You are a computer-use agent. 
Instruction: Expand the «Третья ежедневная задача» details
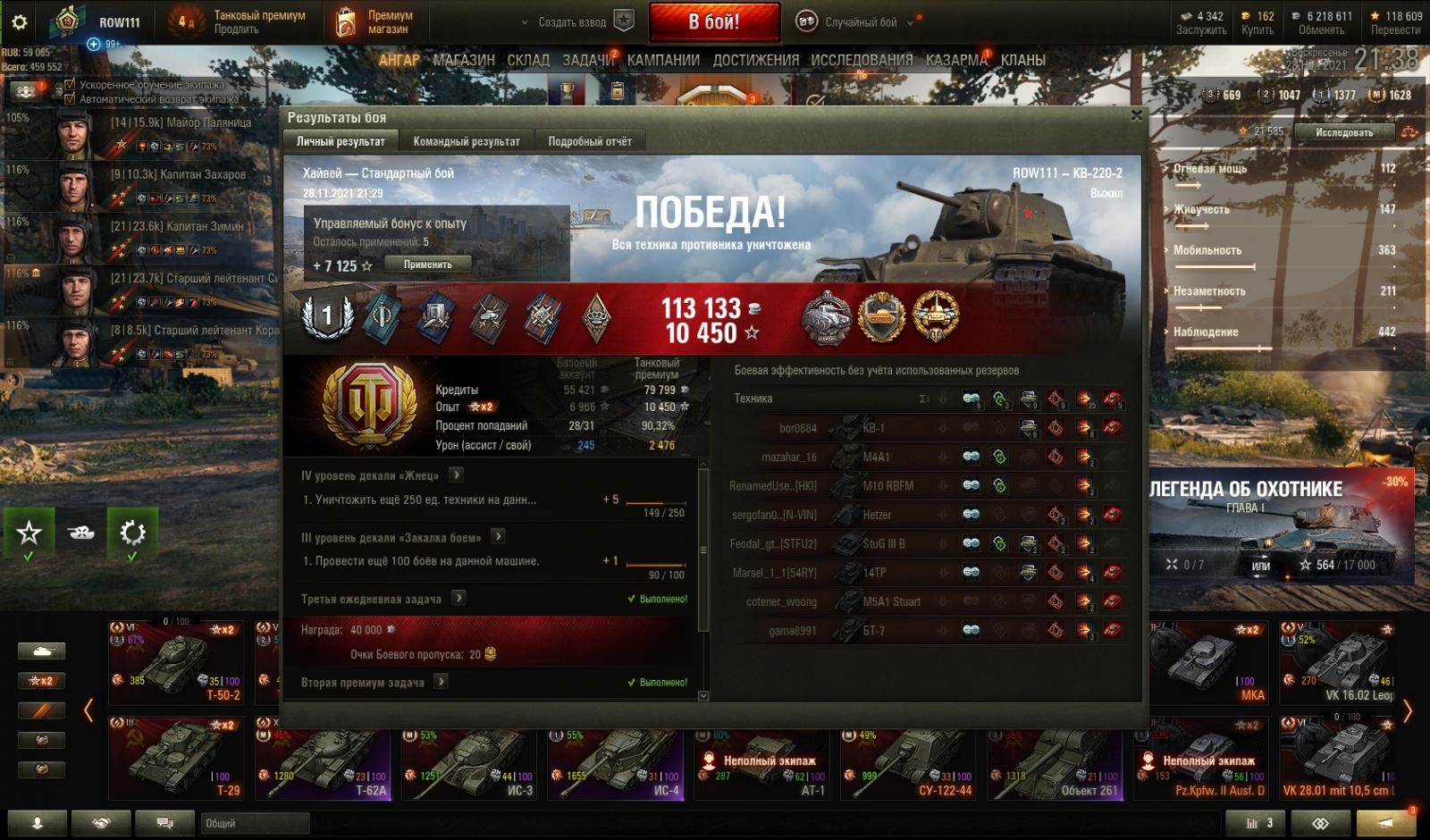[458, 599]
